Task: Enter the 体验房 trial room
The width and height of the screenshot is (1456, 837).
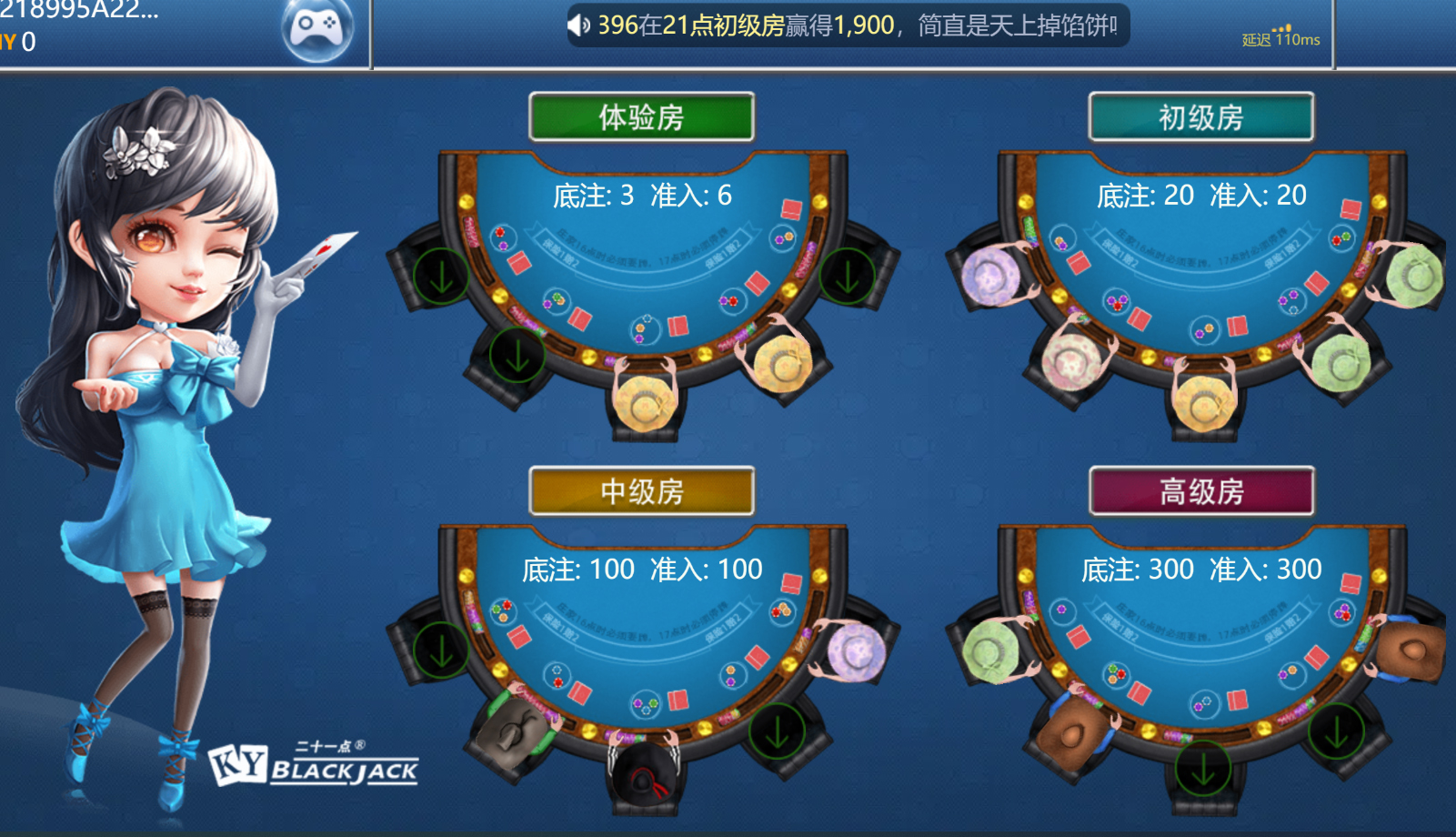Action: 641,117
